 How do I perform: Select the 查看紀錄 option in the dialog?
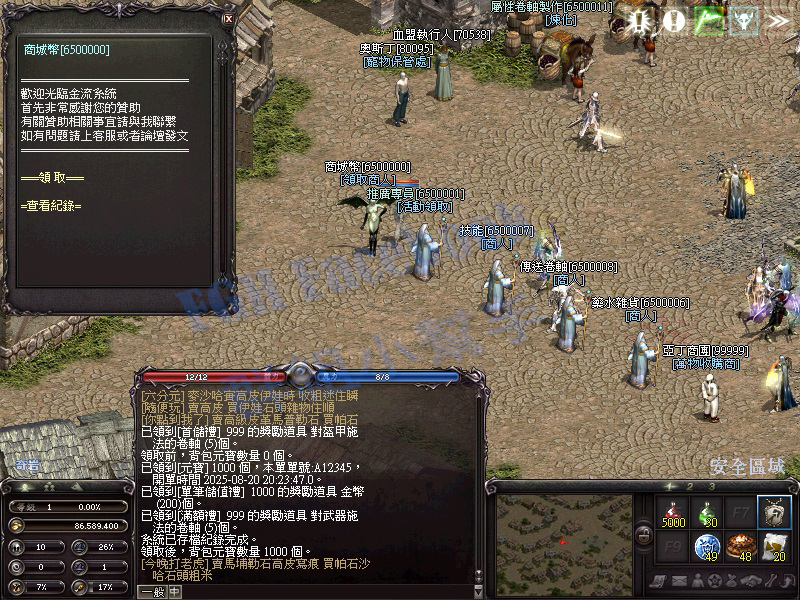pyautogui.click(x=52, y=205)
